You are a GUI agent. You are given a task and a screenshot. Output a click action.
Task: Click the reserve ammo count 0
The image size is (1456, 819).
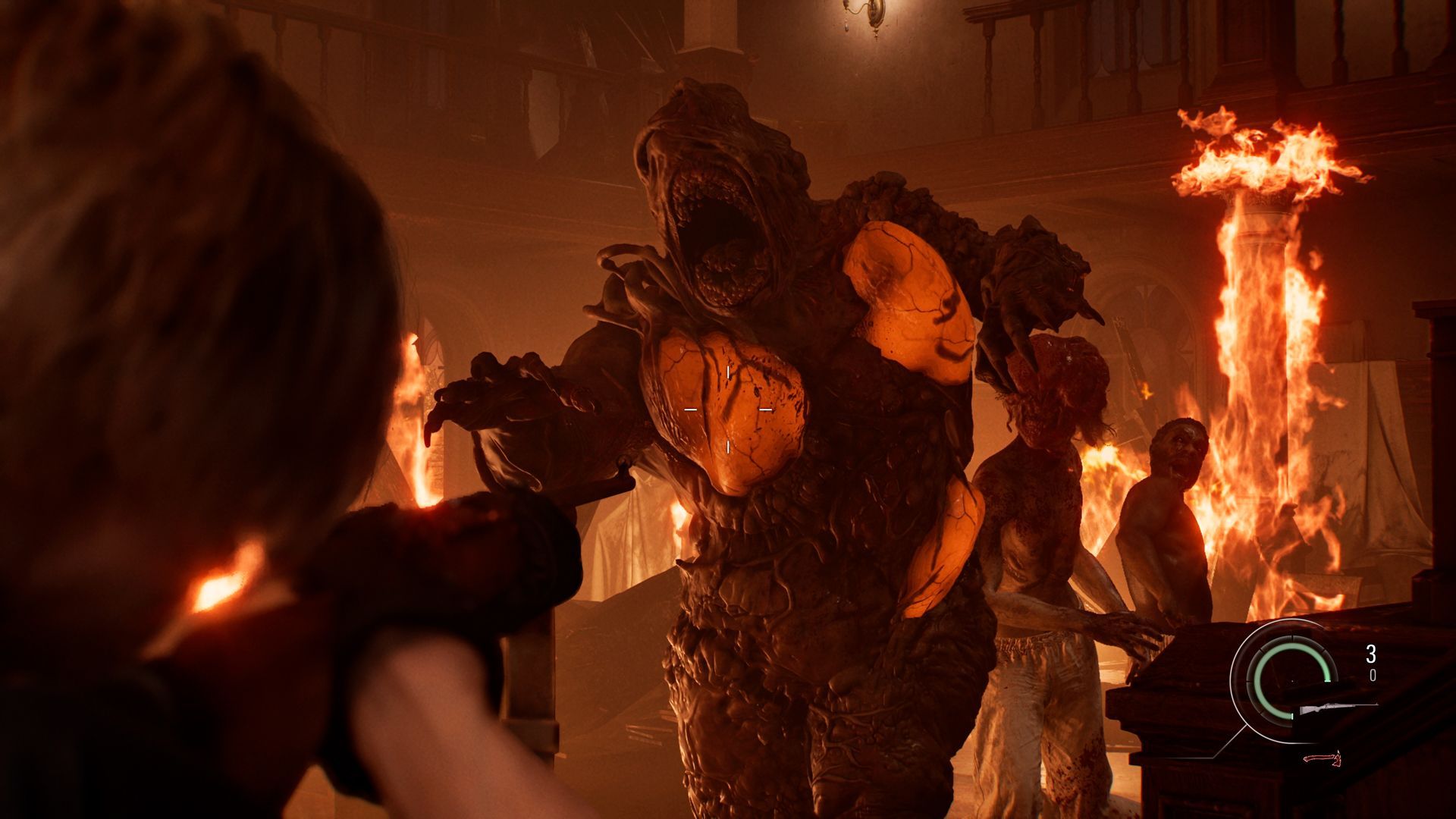pyautogui.click(x=1373, y=675)
